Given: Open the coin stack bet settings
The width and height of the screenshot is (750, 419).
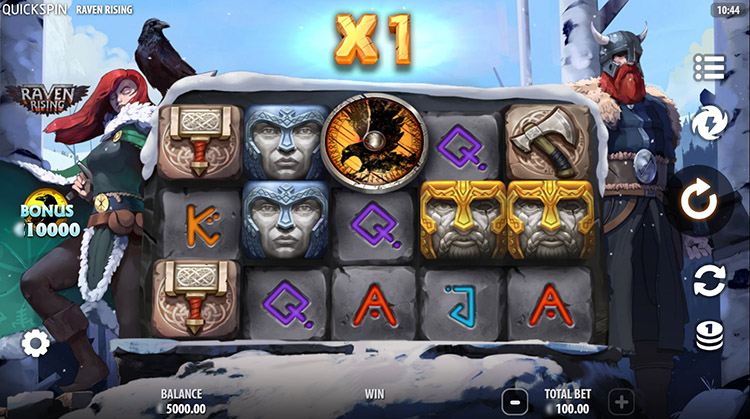Looking at the screenshot, I should (x=709, y=337).
